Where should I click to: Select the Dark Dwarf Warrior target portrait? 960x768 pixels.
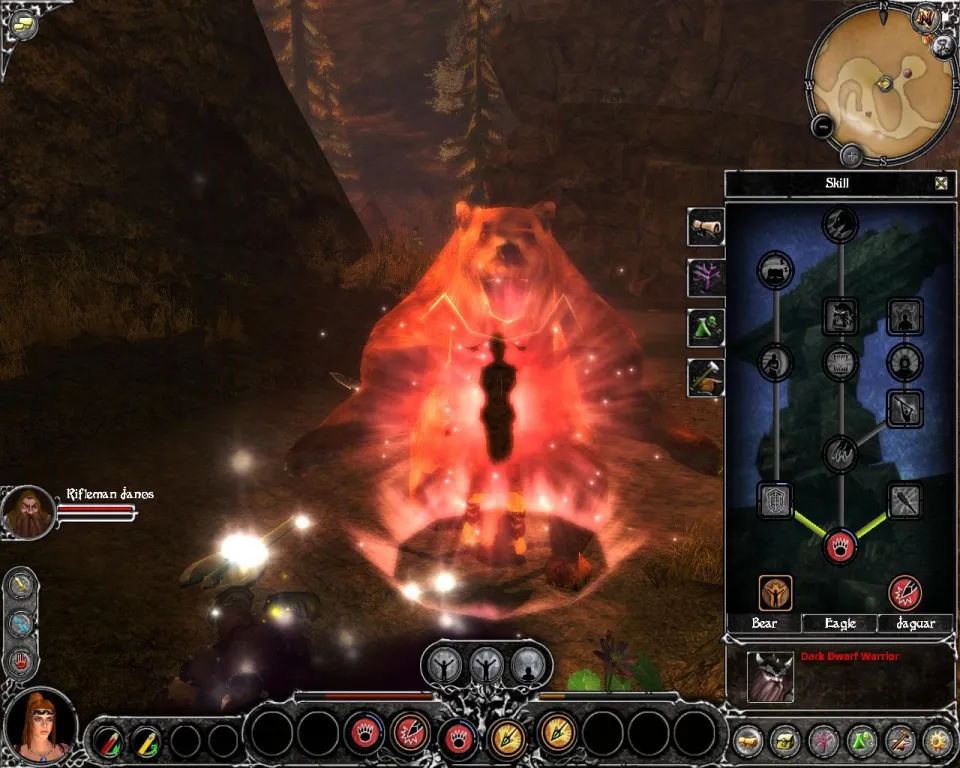coord(771,678)
